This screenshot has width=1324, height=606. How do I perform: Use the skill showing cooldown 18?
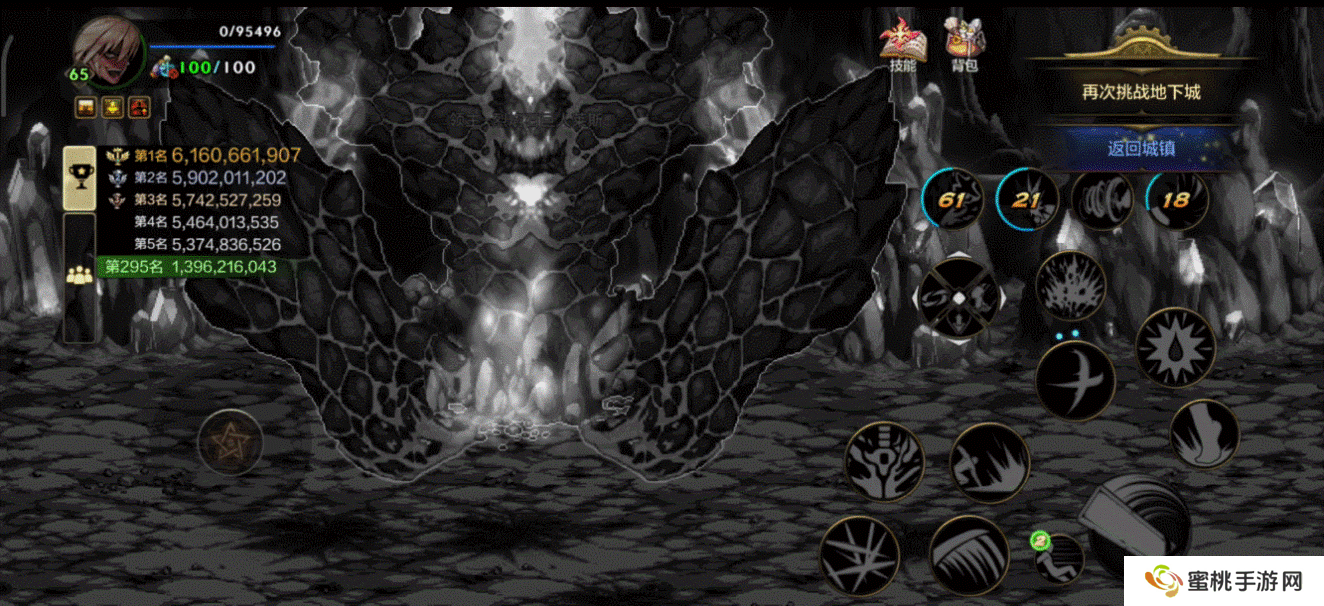coord(1176,199)
